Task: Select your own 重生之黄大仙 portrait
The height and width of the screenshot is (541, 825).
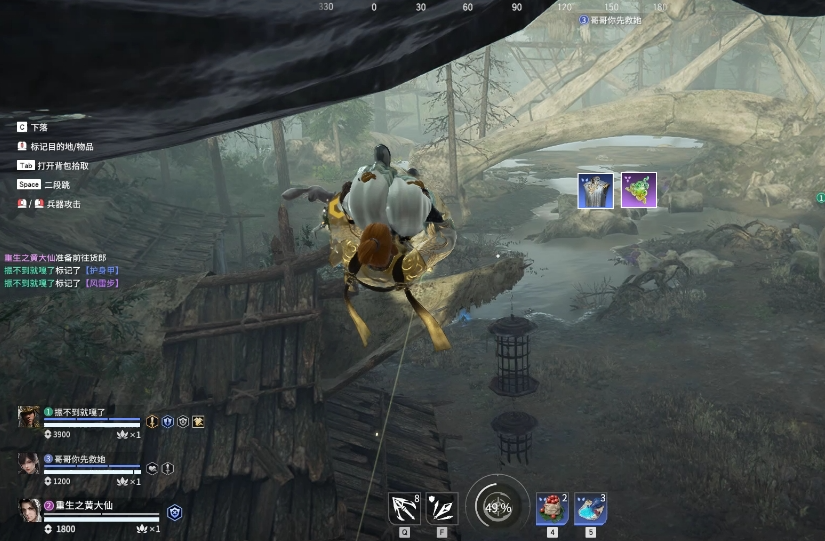Action: tap(29, 509)
